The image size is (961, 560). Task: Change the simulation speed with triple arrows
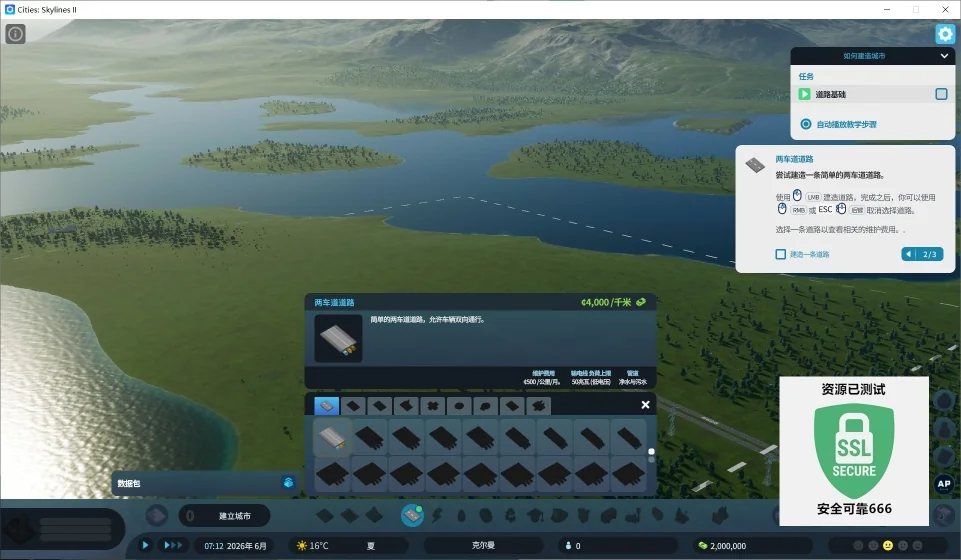click(x=174, y=545)
